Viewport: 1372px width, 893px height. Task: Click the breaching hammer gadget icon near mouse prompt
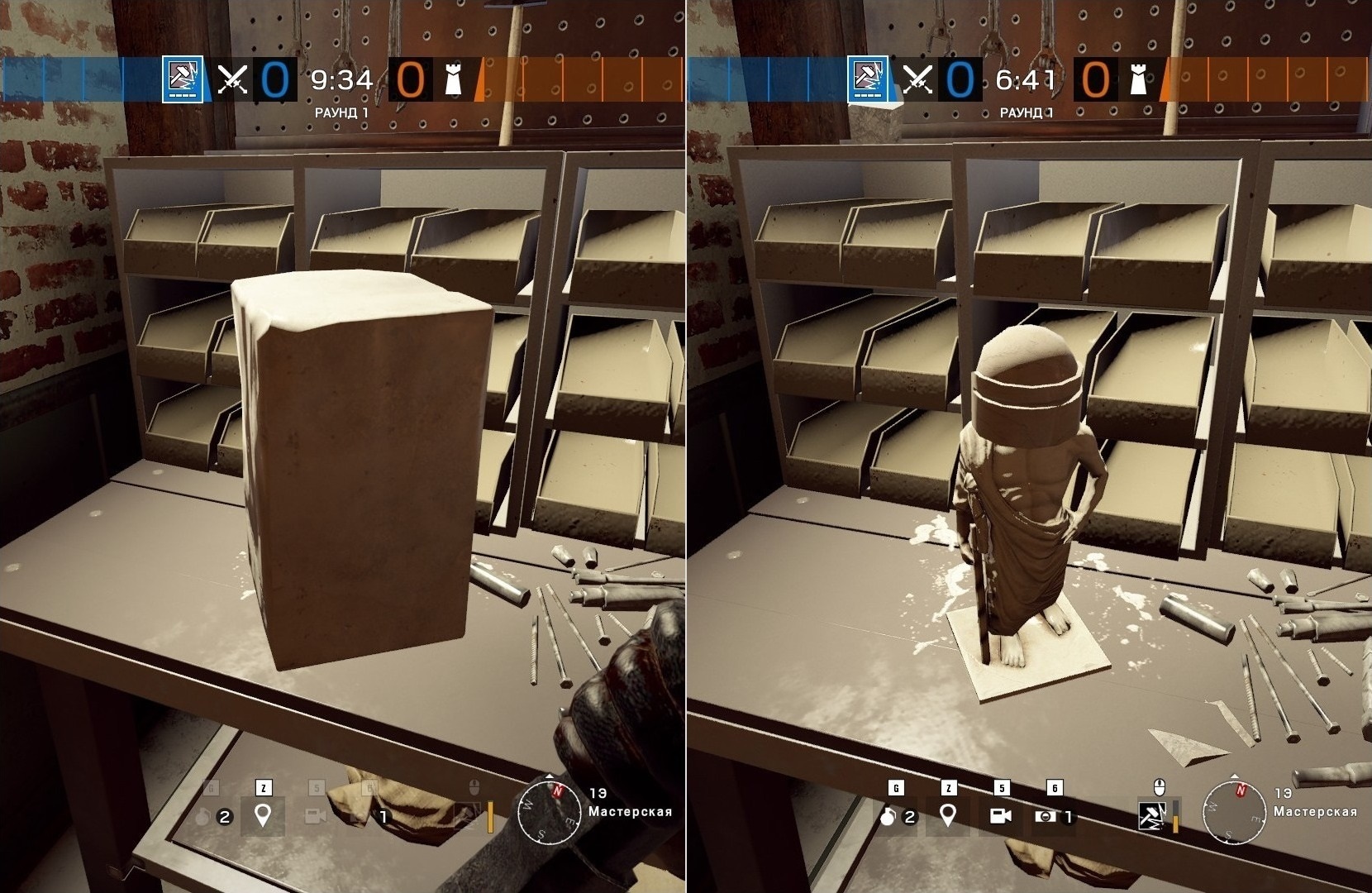1150,815
